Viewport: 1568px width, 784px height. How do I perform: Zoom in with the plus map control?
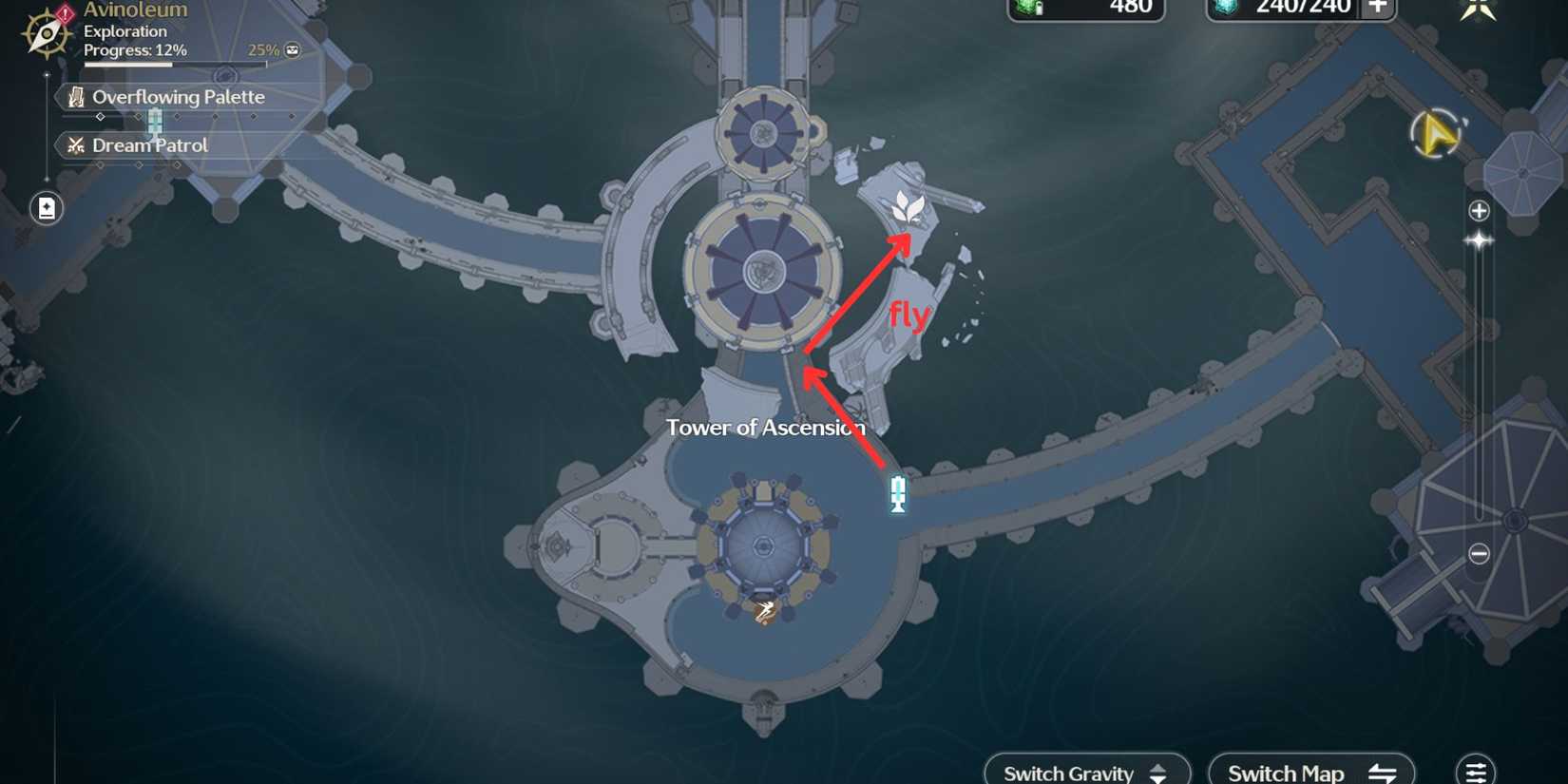click(1478, 210)
